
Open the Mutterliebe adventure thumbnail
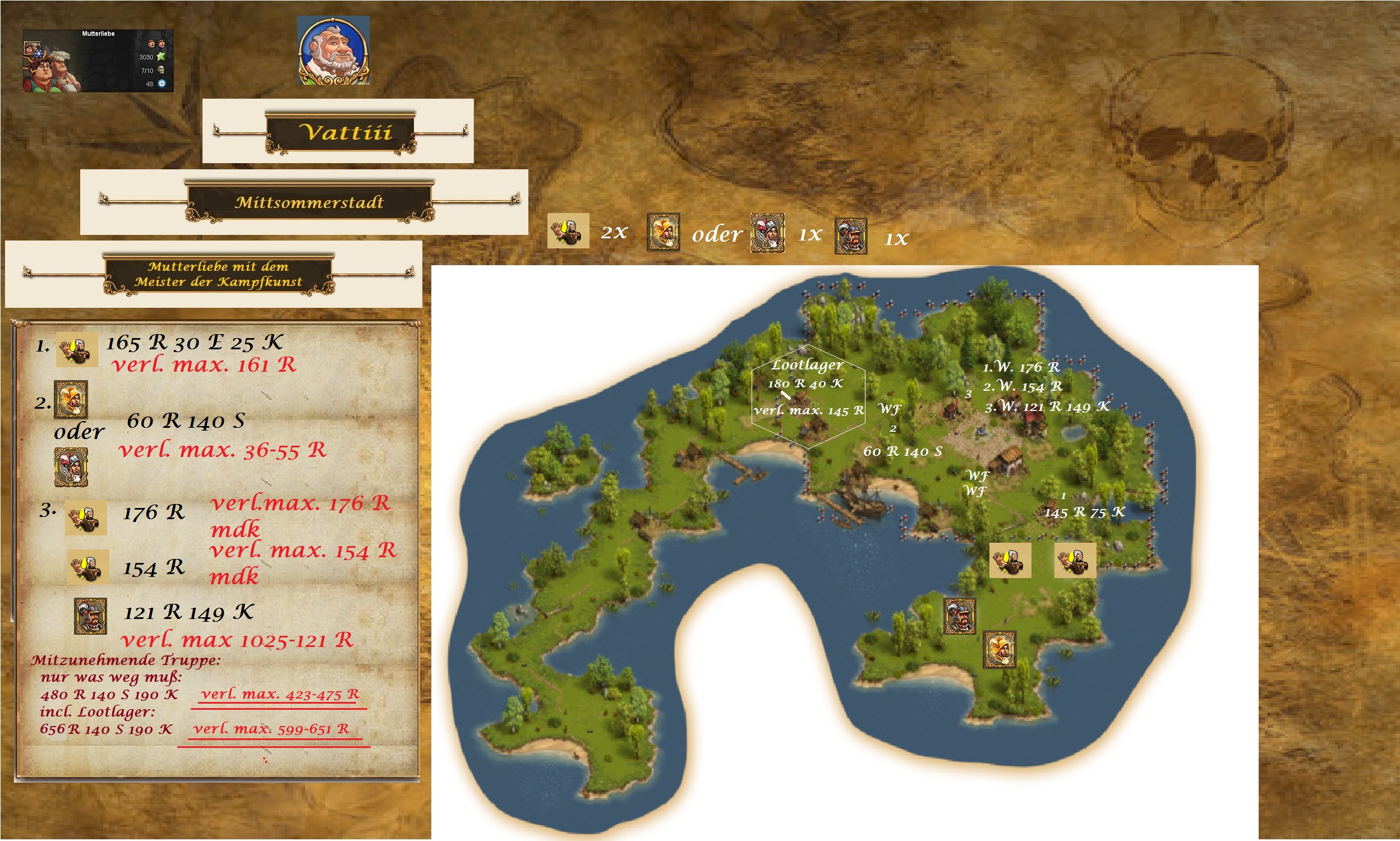pyautogui.click(x=98, y=61)
